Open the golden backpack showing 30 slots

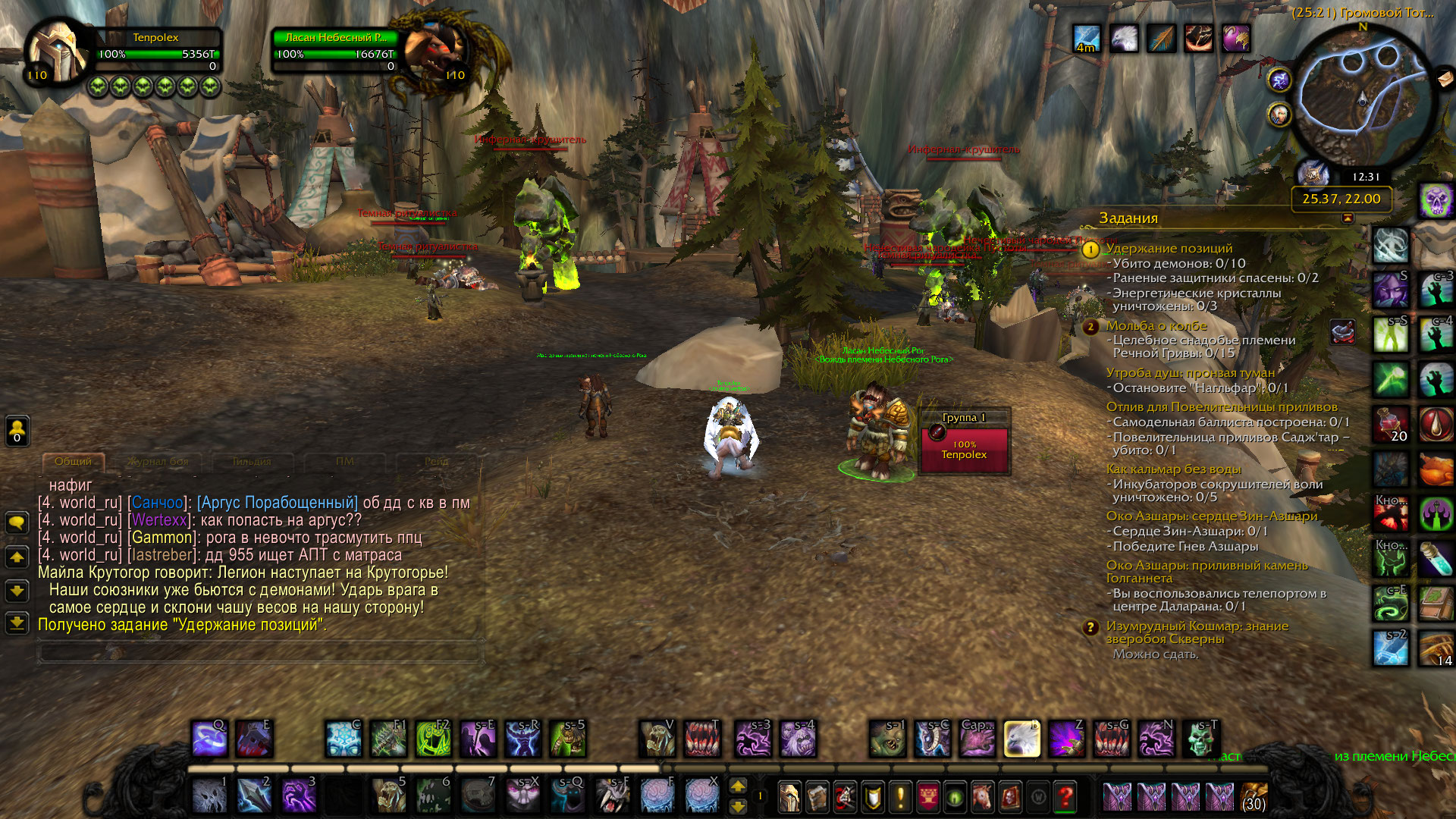pos(1254,797)
